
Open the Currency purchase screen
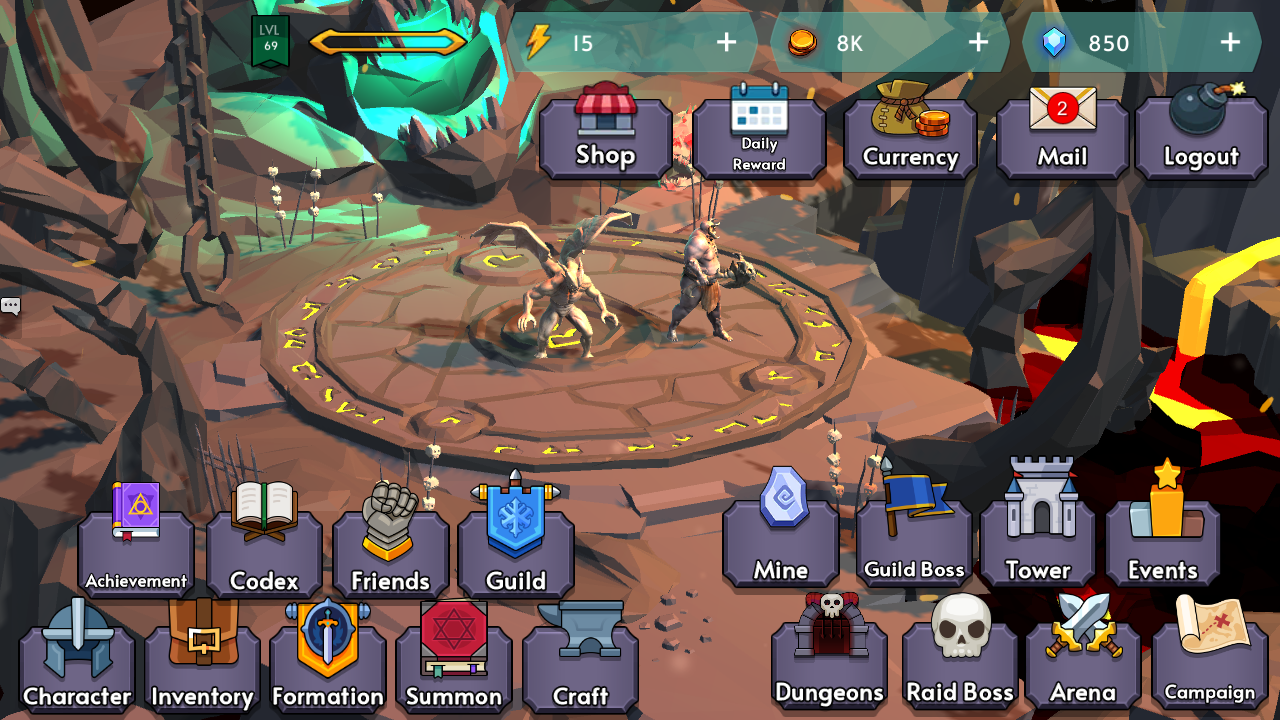pyautogui.click(x=909, y=135)
